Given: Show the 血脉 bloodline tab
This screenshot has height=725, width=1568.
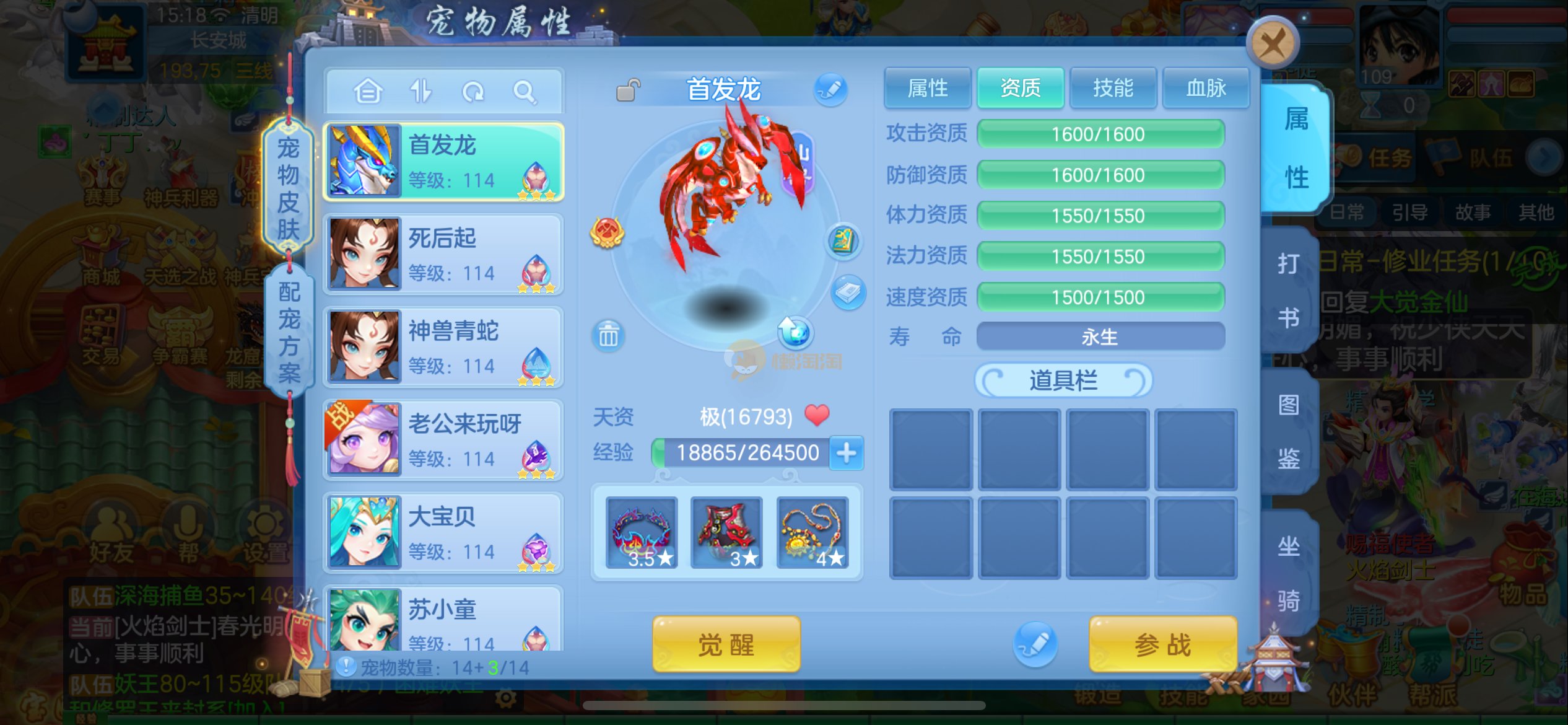Looking at the screenshot, I should (x=1205, y=89).
